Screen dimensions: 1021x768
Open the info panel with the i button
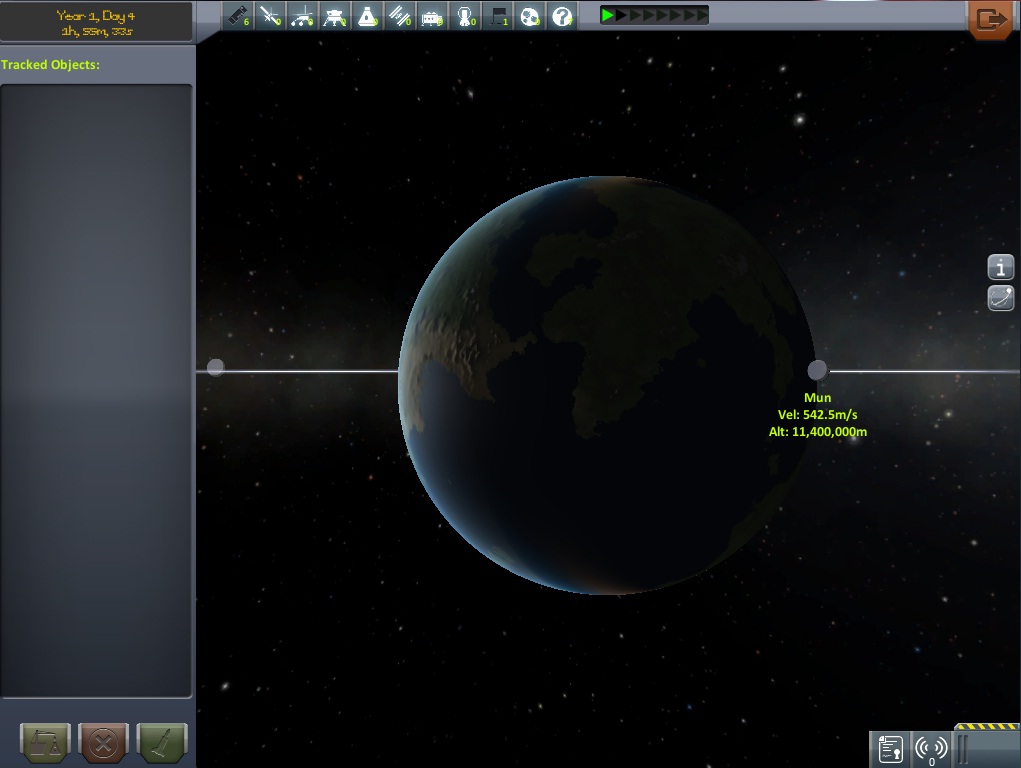(1001, 267)
